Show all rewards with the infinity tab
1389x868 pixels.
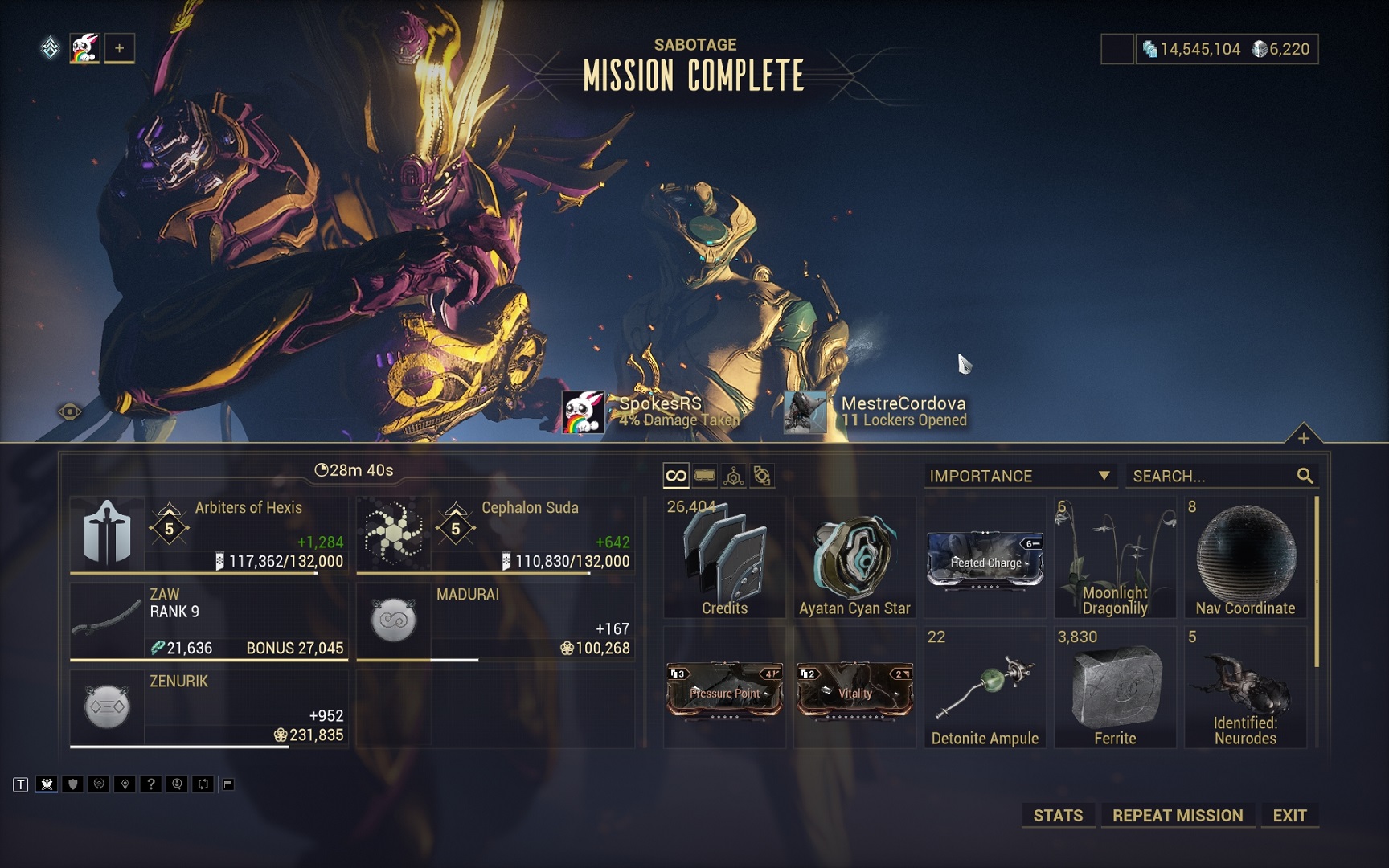pyautogui.click(x=676, y=476)
